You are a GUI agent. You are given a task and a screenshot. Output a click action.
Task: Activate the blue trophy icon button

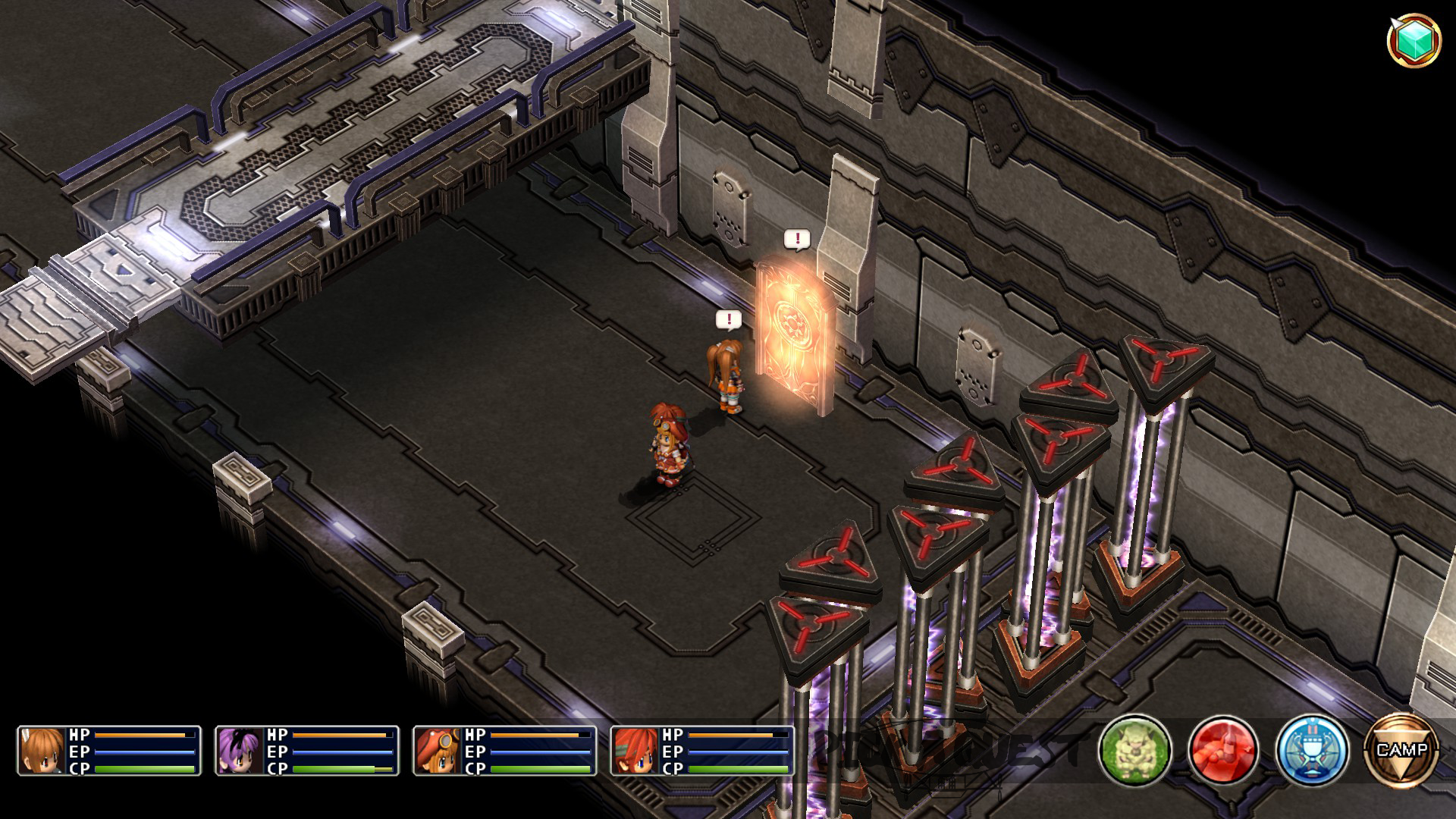point(1313,751)
